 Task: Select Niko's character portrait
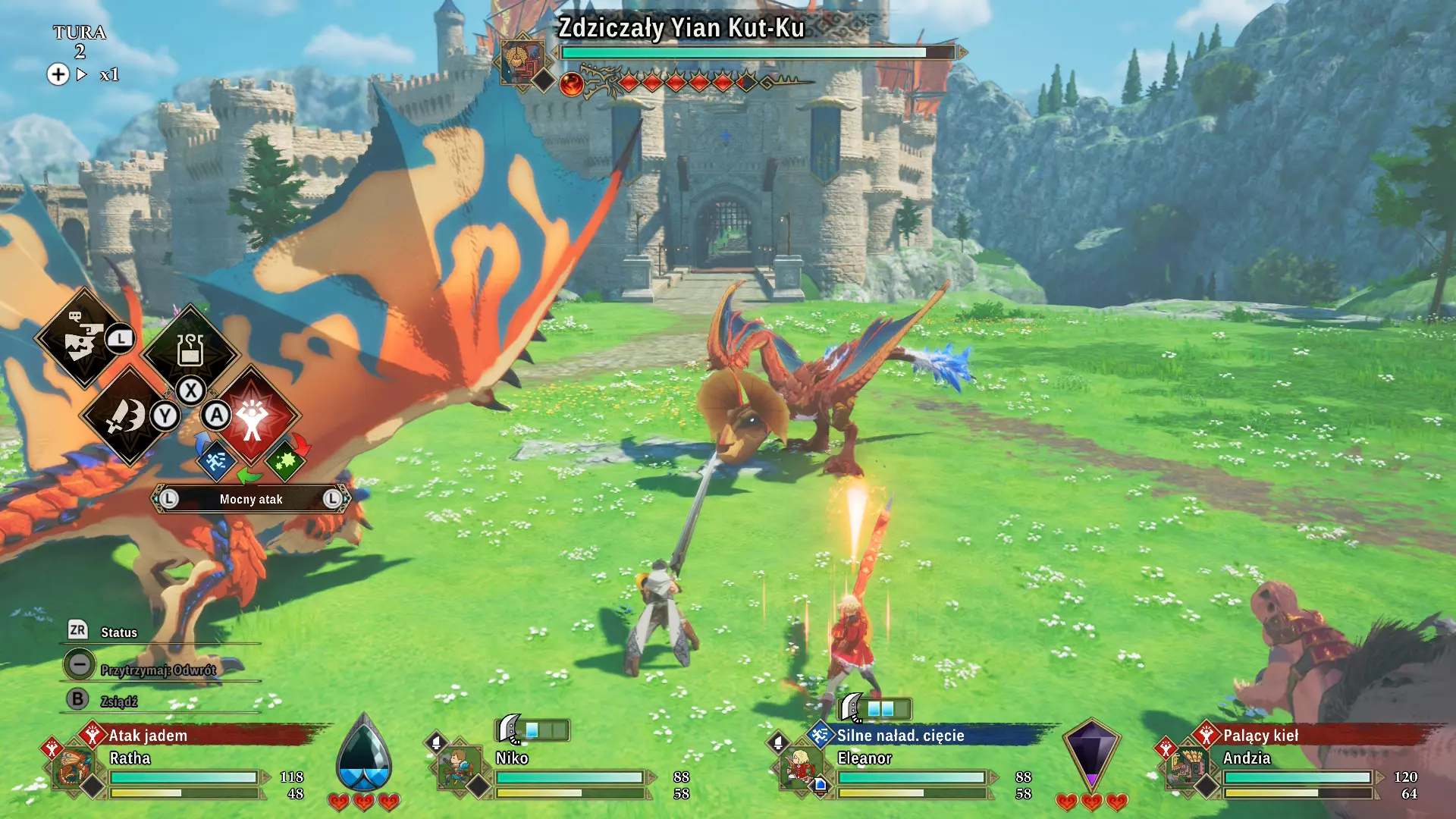pyautogui.click(x=460, y=767)
